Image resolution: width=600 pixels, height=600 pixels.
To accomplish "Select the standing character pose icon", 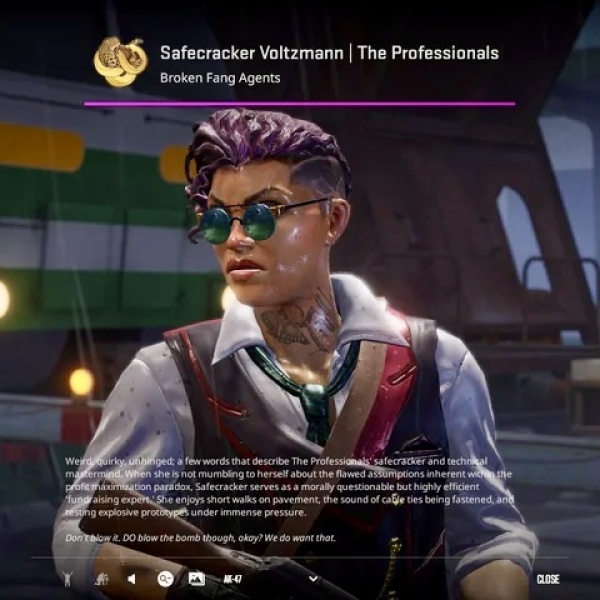I will click(x=67, y=578).
